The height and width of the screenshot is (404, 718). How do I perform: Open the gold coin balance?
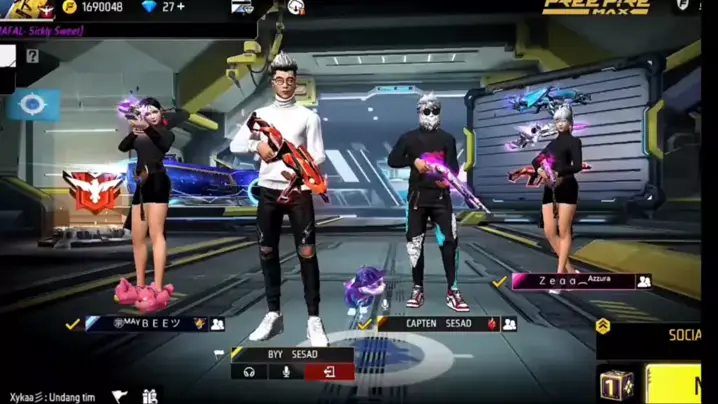pos(93,7)
